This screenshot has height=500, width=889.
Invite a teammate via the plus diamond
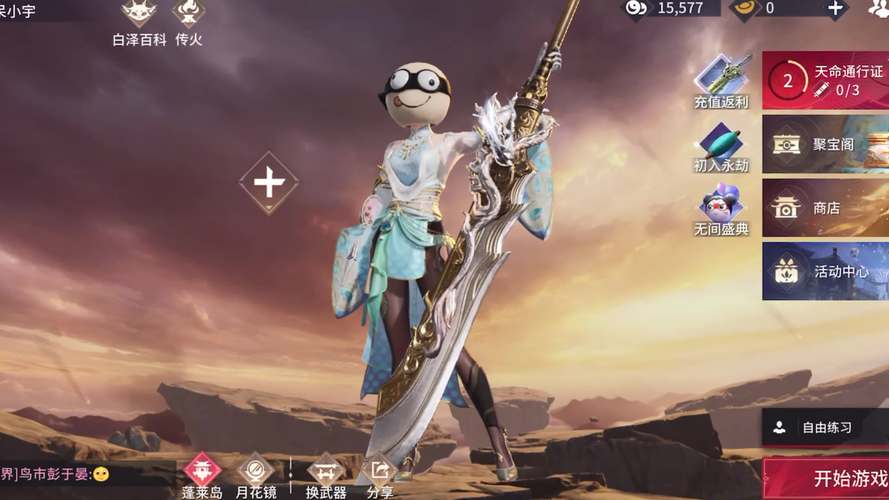click(x=268, y=182)
